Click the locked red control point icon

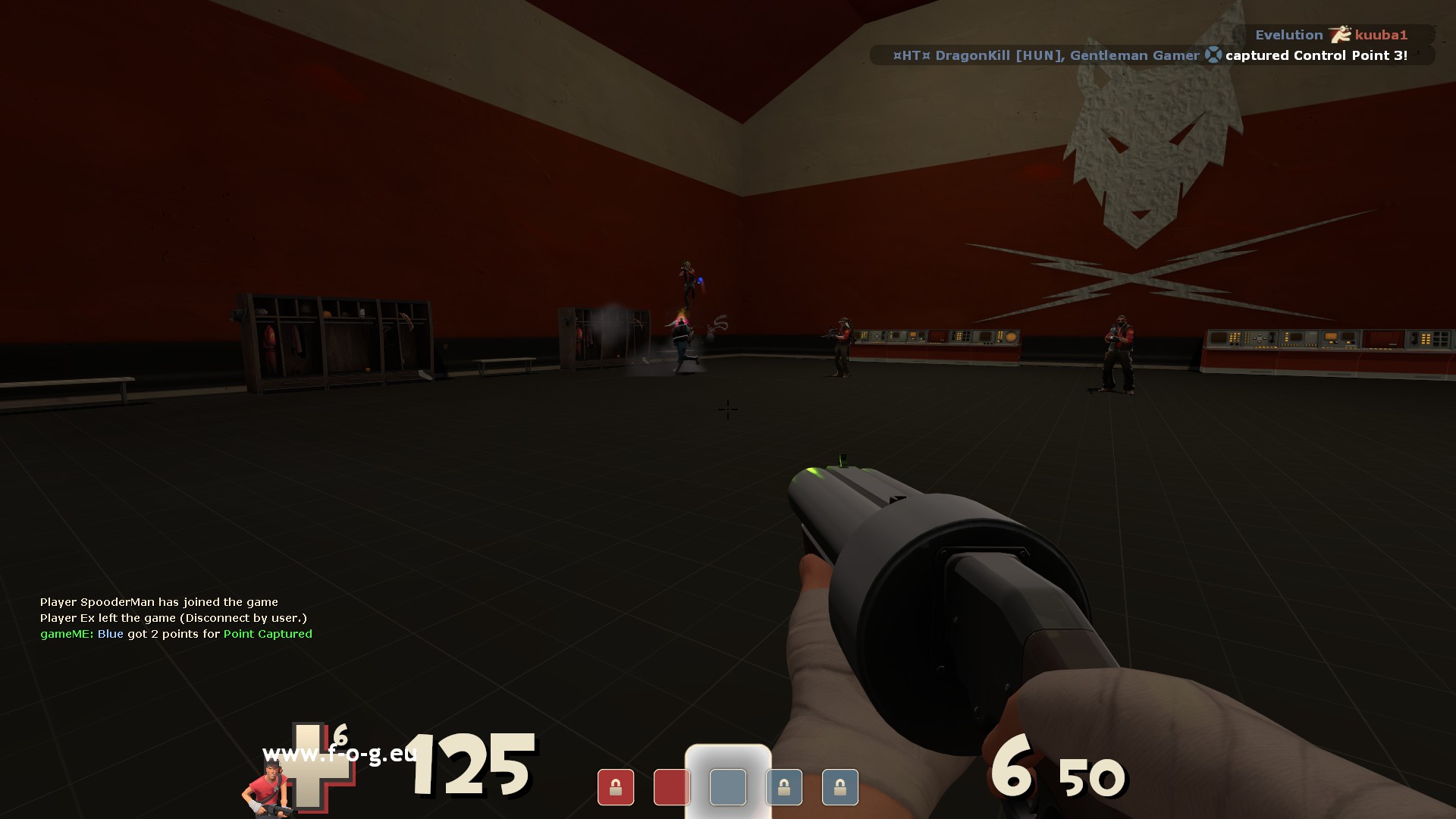[615, 787]
